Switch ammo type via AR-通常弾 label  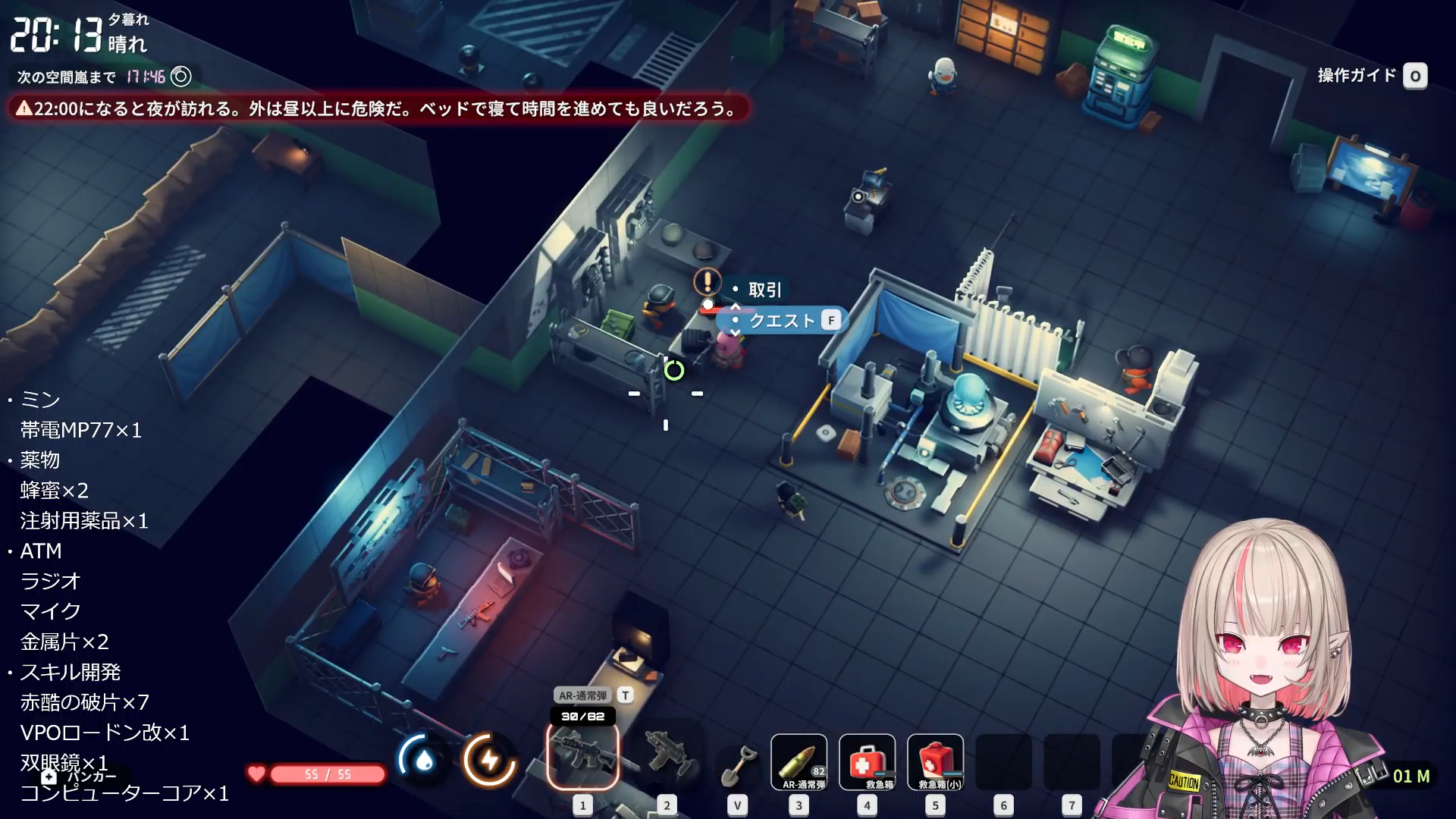pos(583,695)
